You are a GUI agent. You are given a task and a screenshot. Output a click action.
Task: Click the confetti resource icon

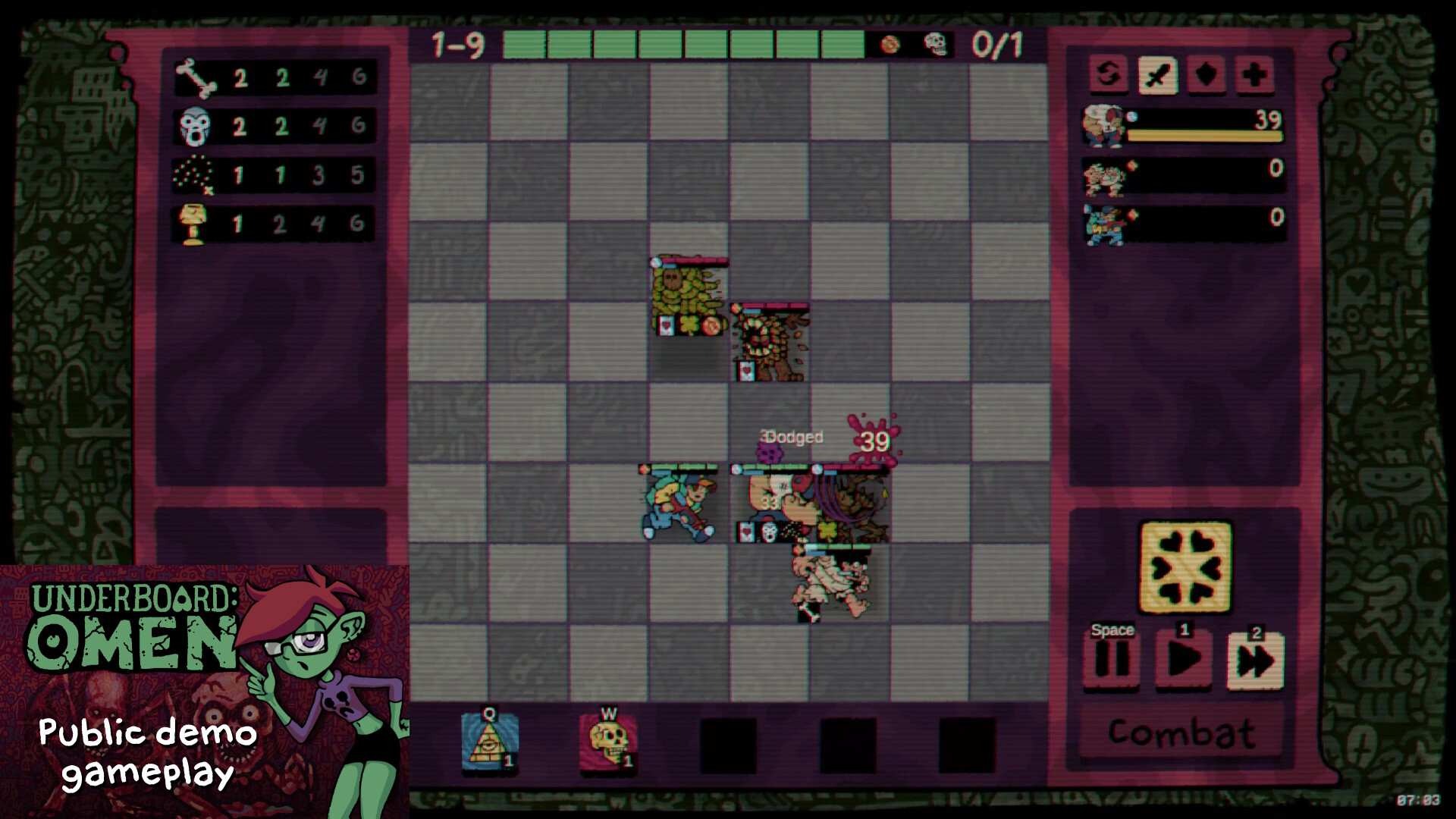pos(196,174)
